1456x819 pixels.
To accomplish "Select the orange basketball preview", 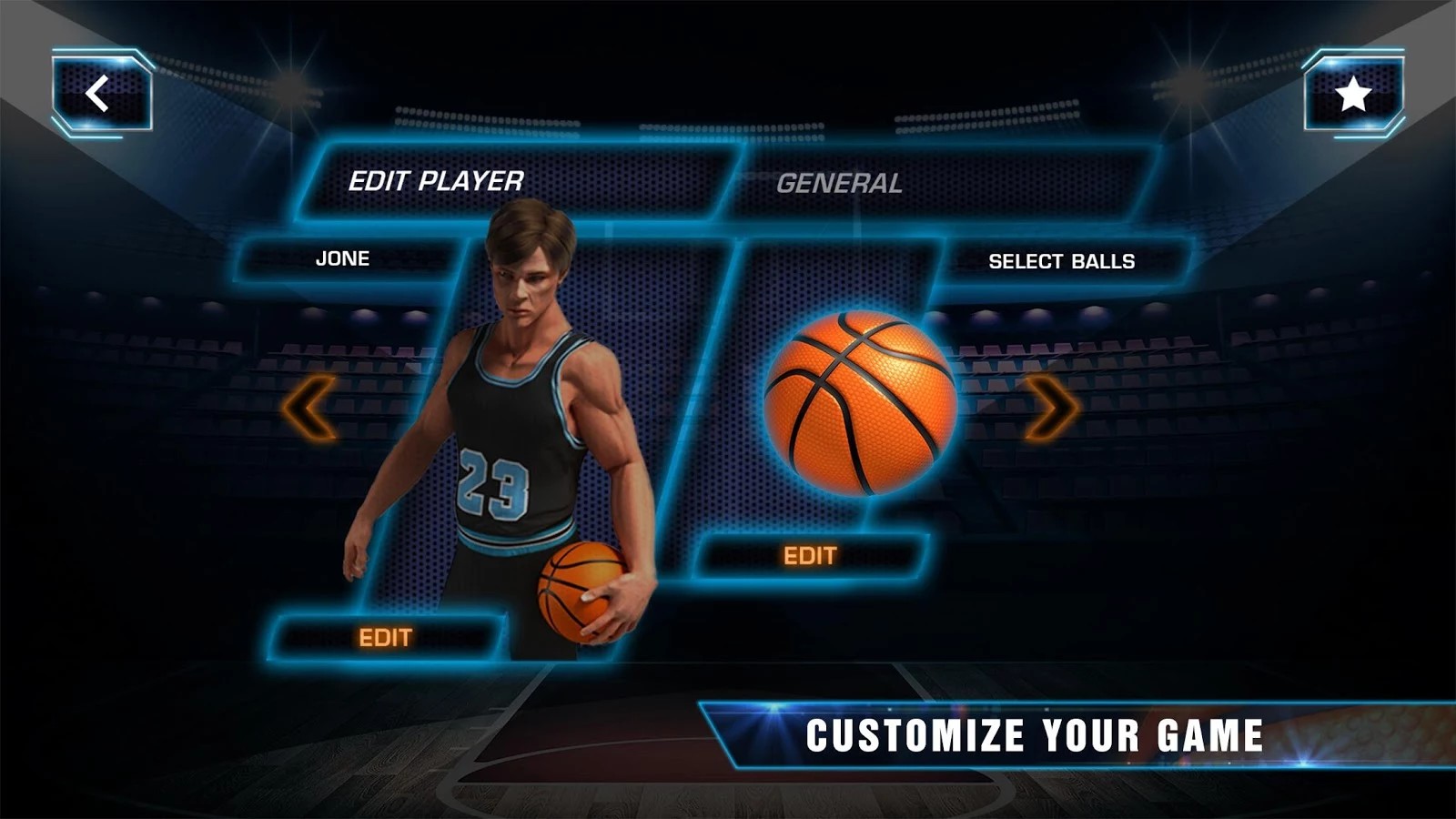I will (860, 403).
